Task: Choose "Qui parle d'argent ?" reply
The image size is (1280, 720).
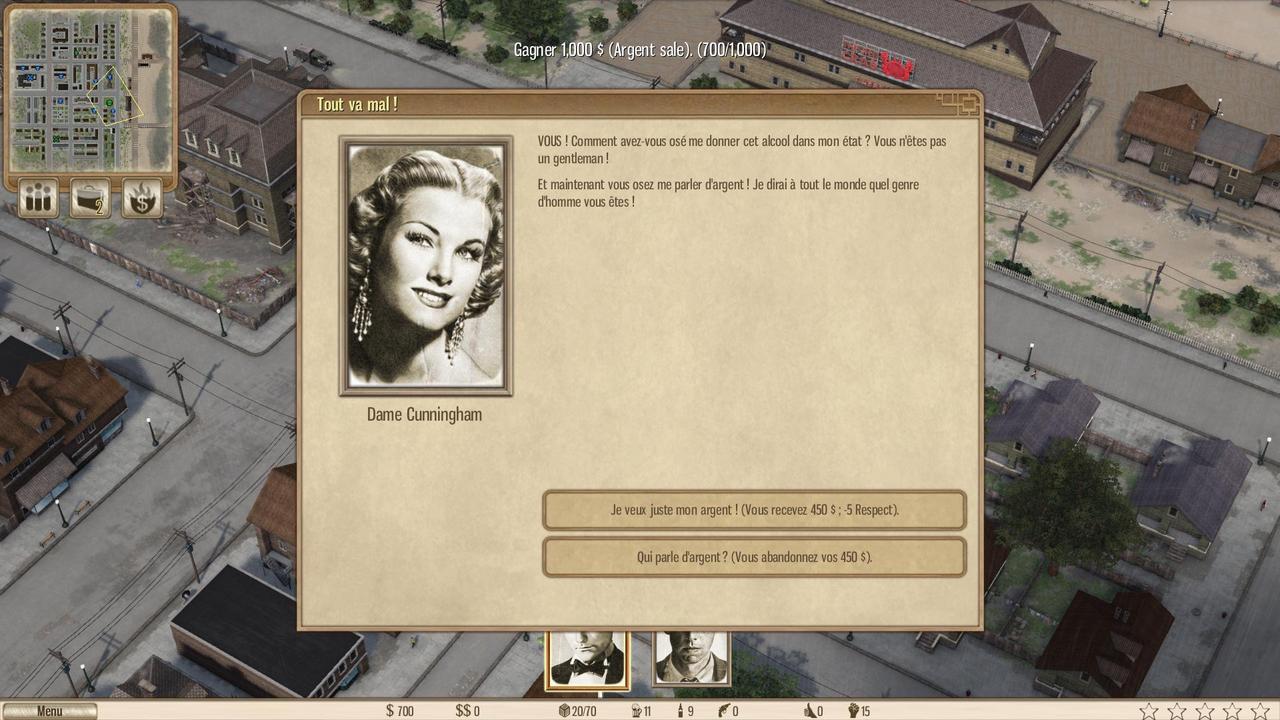Action: [754, 557]
